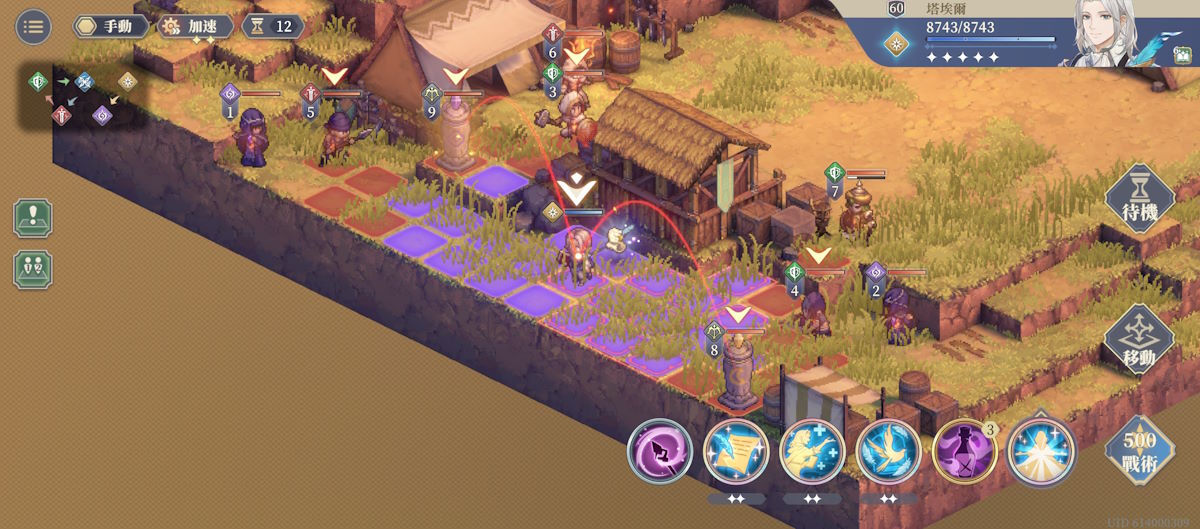Cast the golden healer figure skill
Image resolution: width=1200 pixels, height=529 pixels.
tap(812, 452)
